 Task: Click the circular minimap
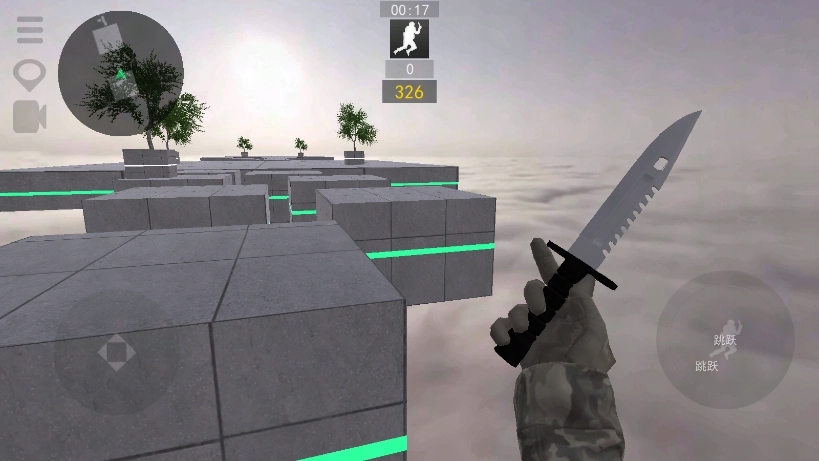(x=120, y=74)
